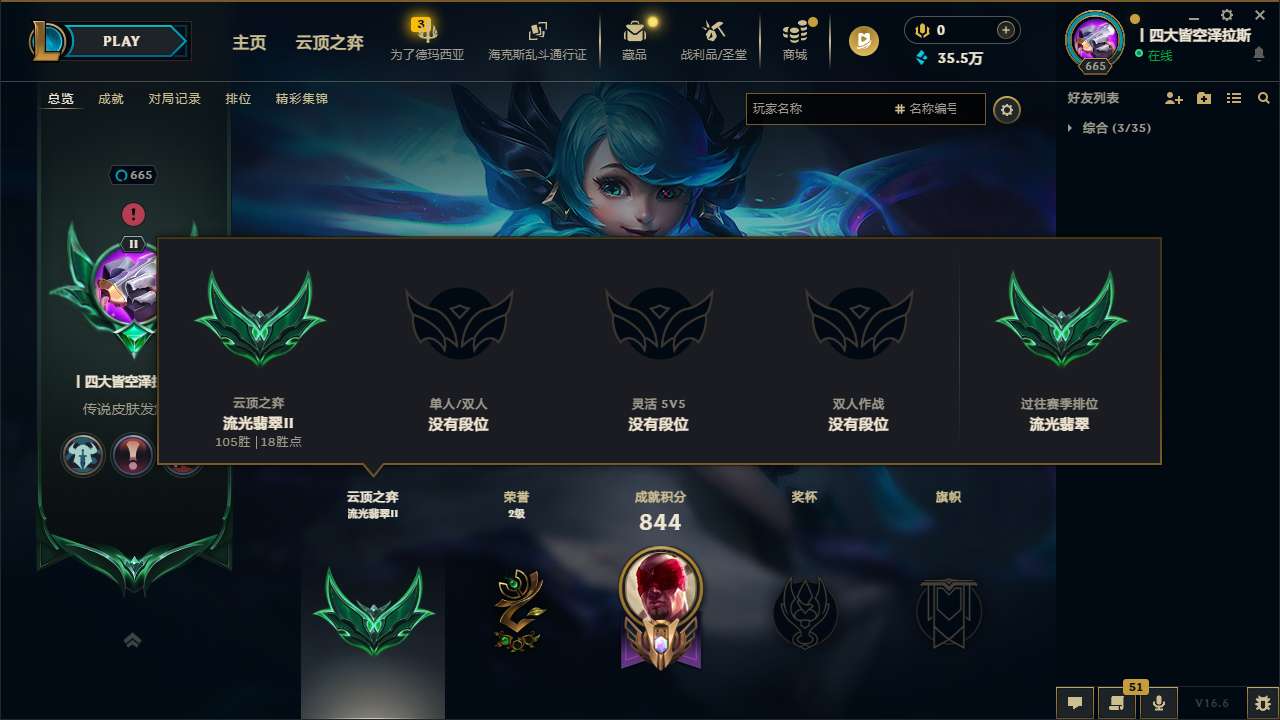Image resolution: width=1280 pixels, height=720 pixels.
Task: Expand the 综合 (3/35) friends group
Action: [x=1117, y=128]
